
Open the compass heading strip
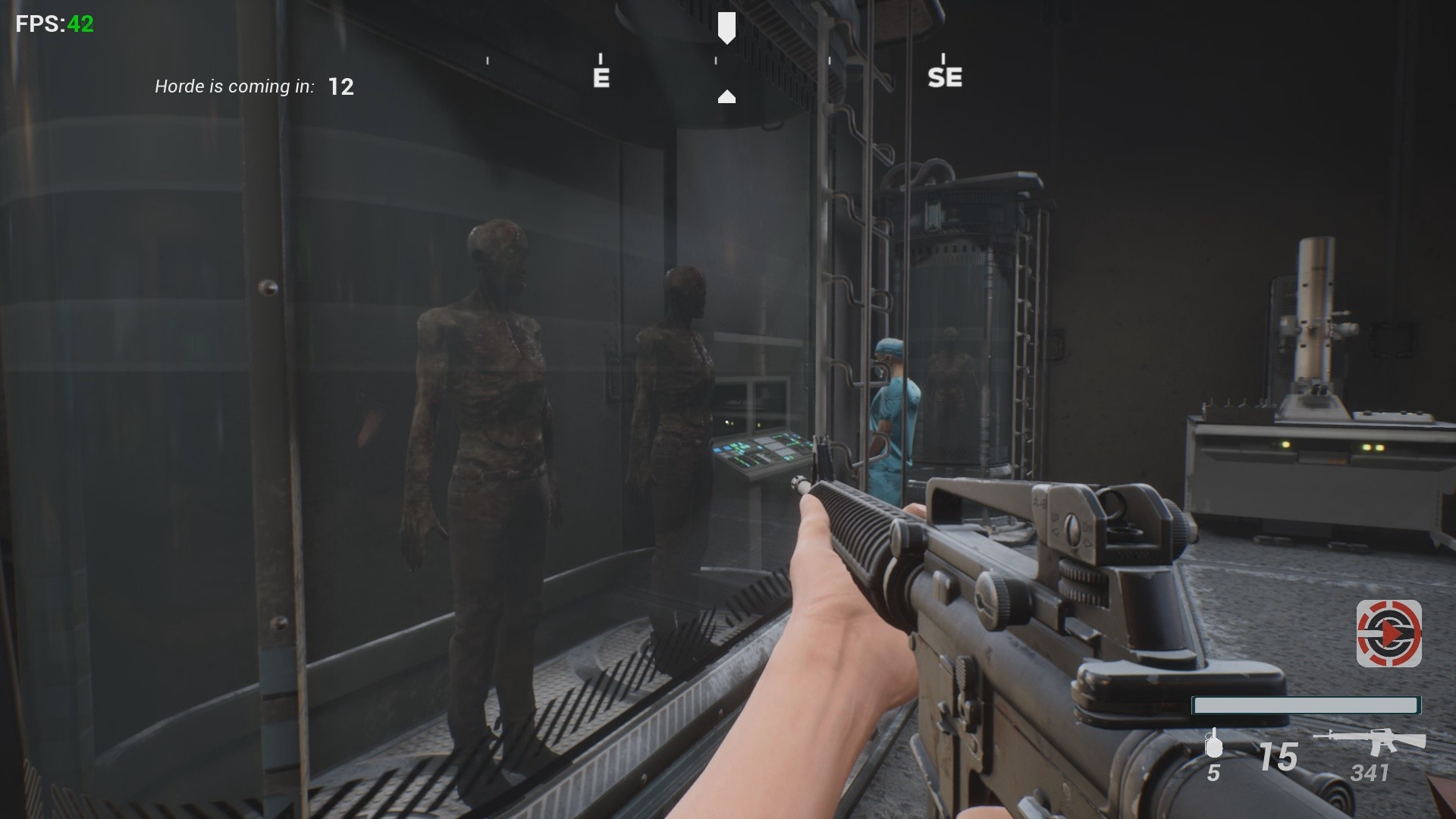(726, 72)
